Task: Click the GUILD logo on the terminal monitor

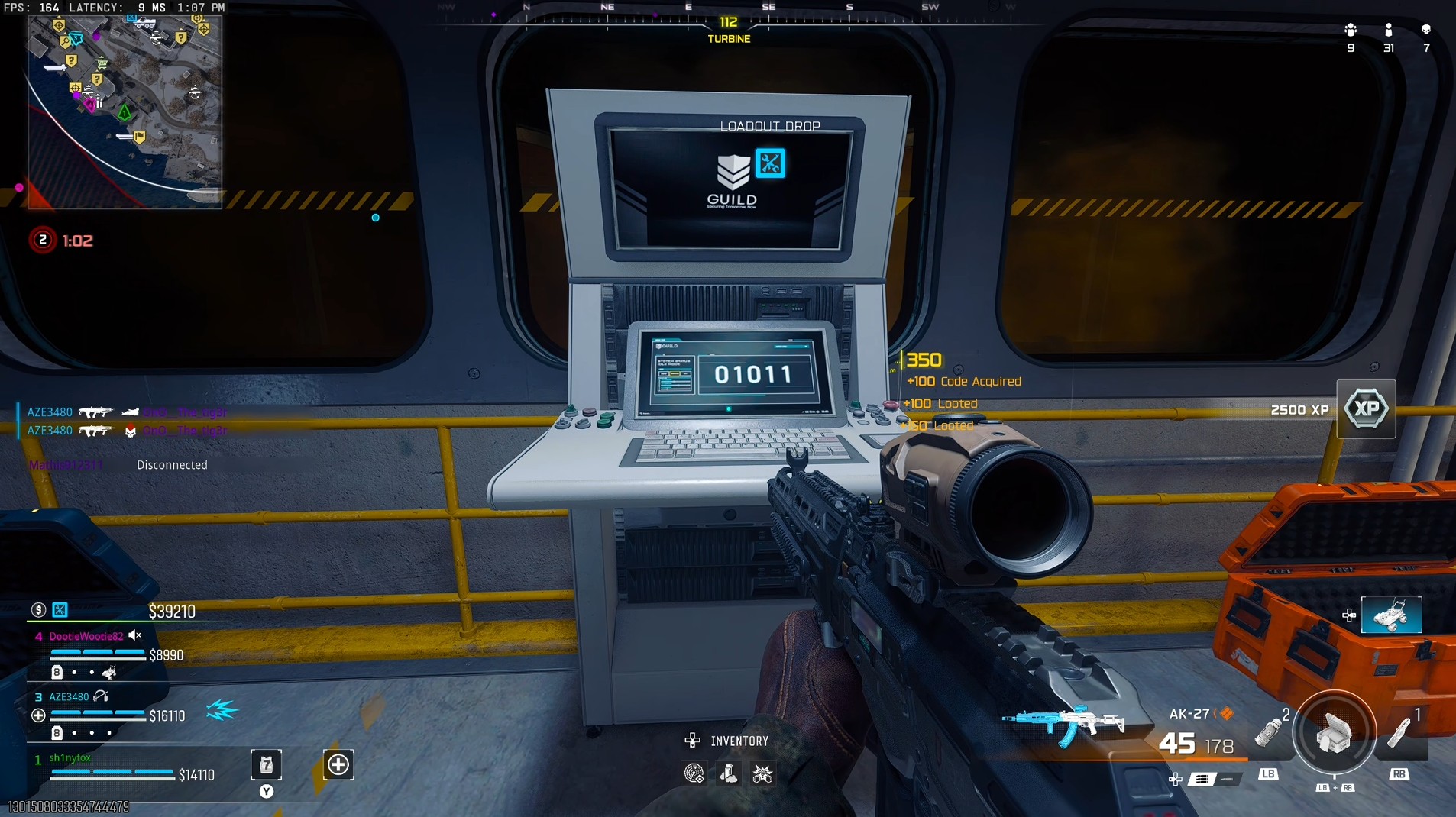Action: pos(731,183)
